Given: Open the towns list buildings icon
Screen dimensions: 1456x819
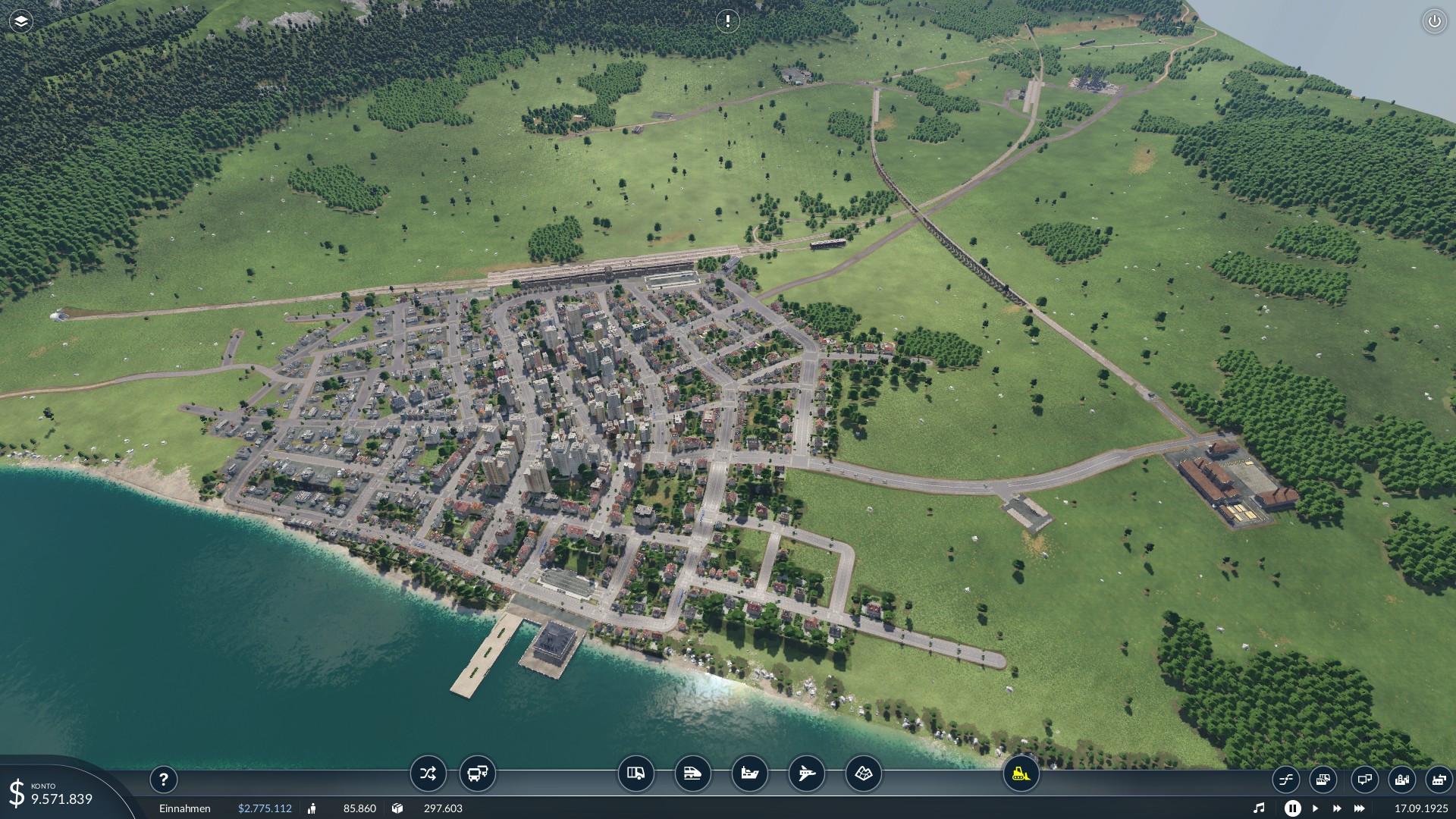Looking at the screenshot, I should click(1402, 779).
